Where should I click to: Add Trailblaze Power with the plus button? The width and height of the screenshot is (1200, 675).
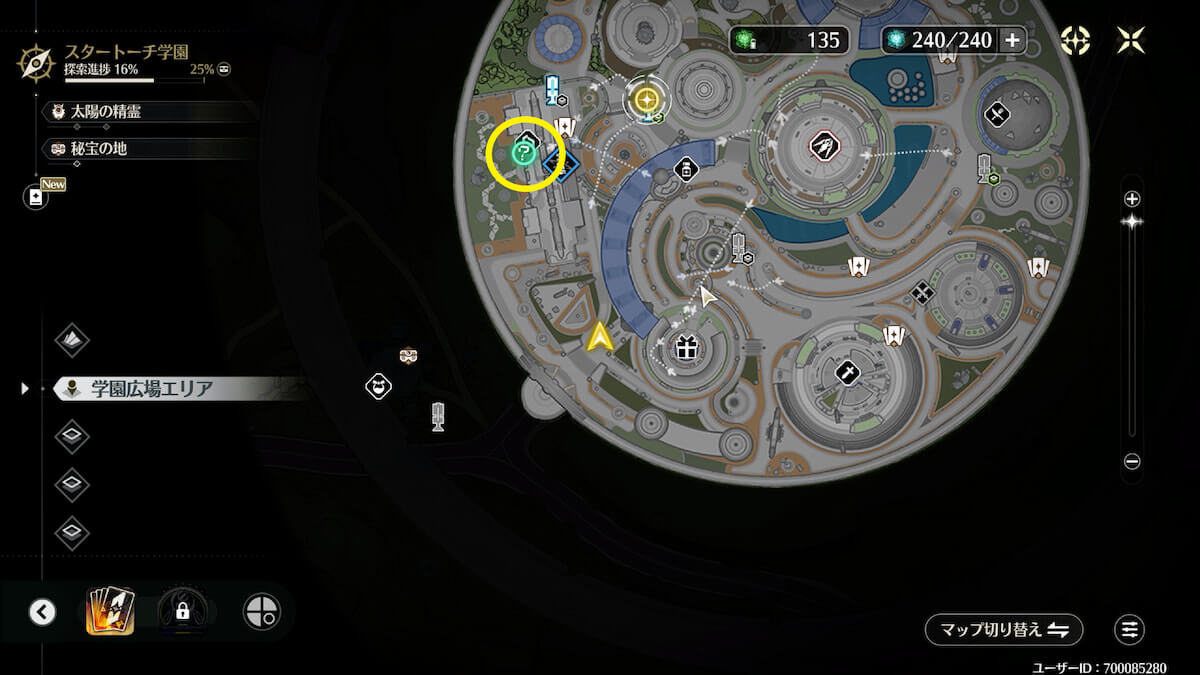tap(1012, 40)
